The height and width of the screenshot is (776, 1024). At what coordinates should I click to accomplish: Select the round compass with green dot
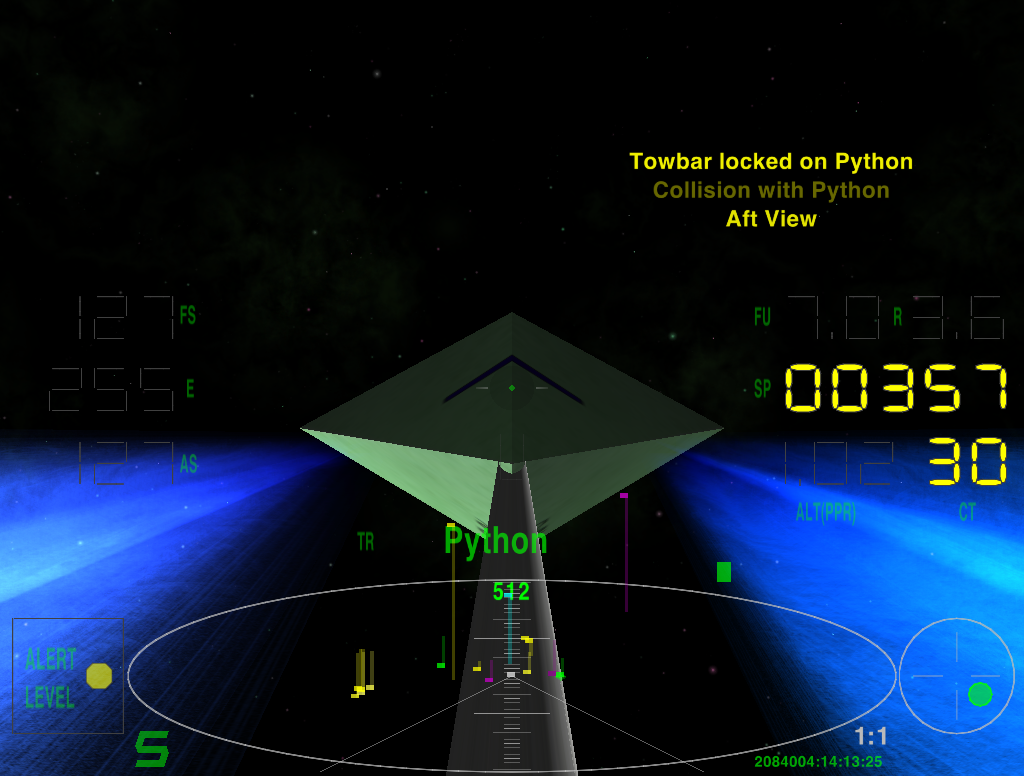[x=957, y=675]
